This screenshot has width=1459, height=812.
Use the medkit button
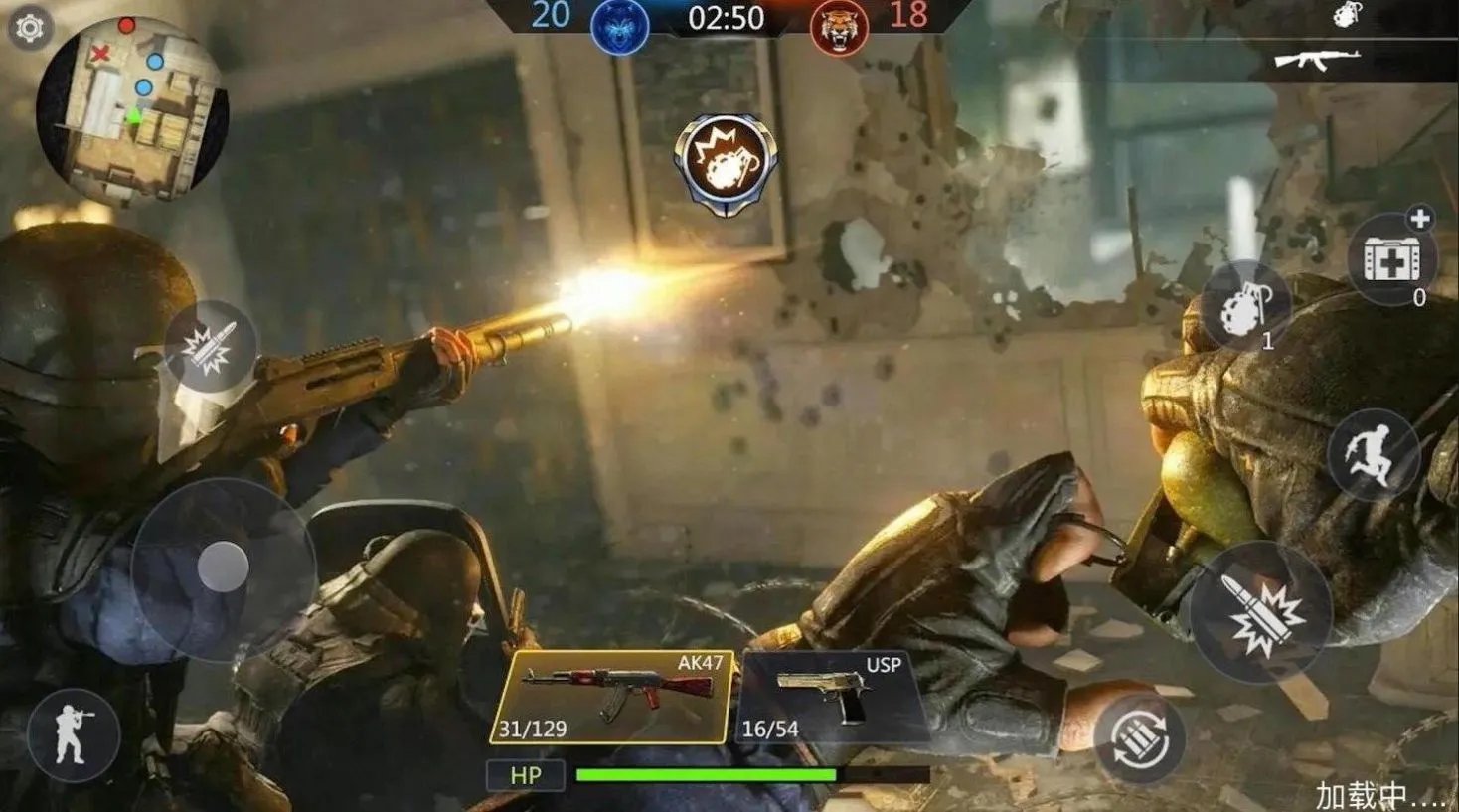tap(1391, 260)
